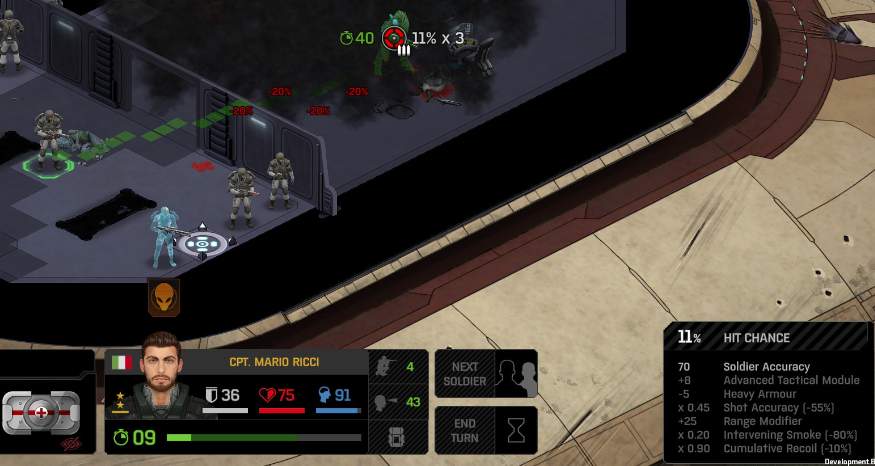
Task: Click the orange alien head indicator
Action: tap(164, 297)
